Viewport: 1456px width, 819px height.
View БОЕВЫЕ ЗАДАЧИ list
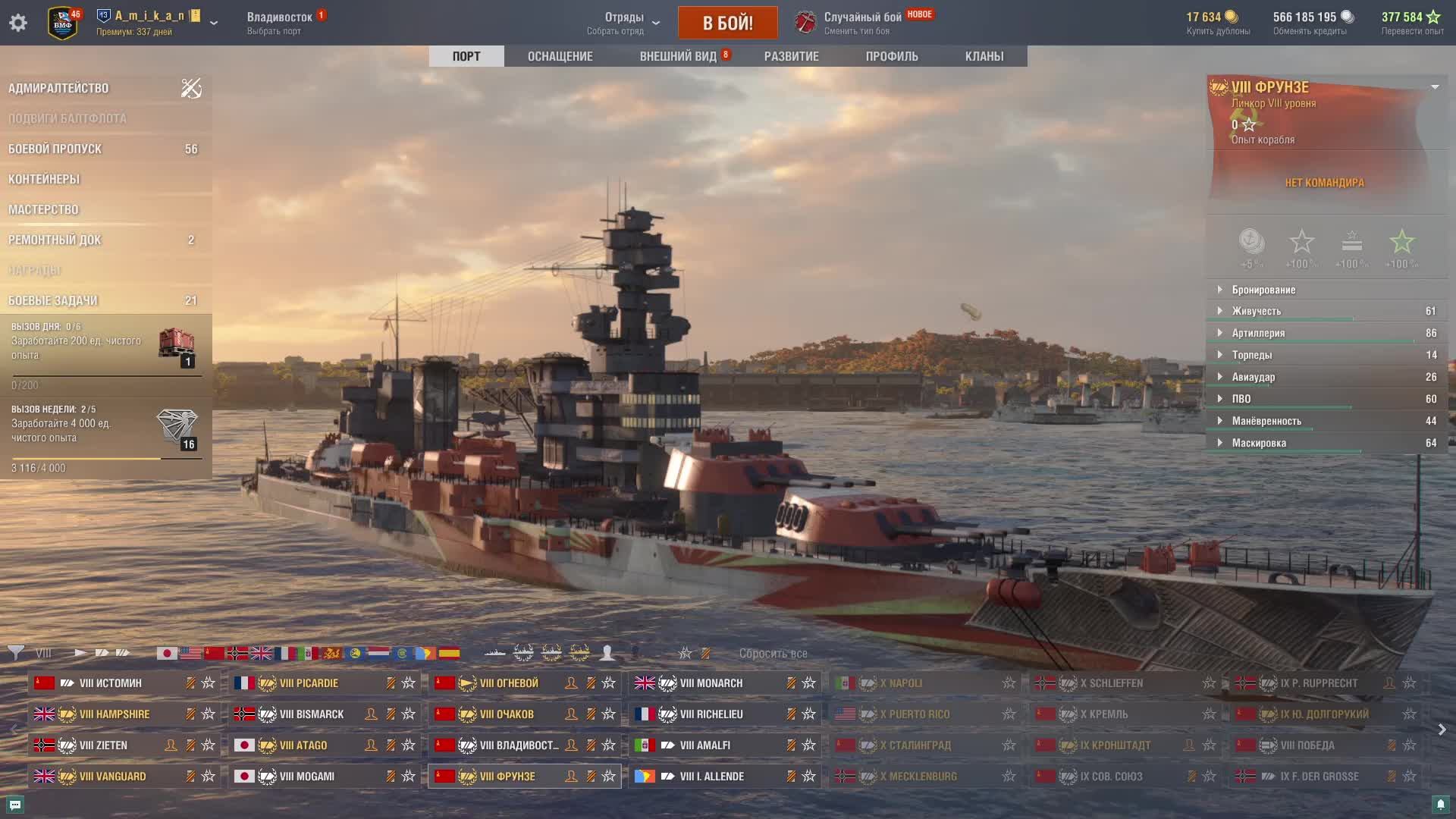[52, 300]
